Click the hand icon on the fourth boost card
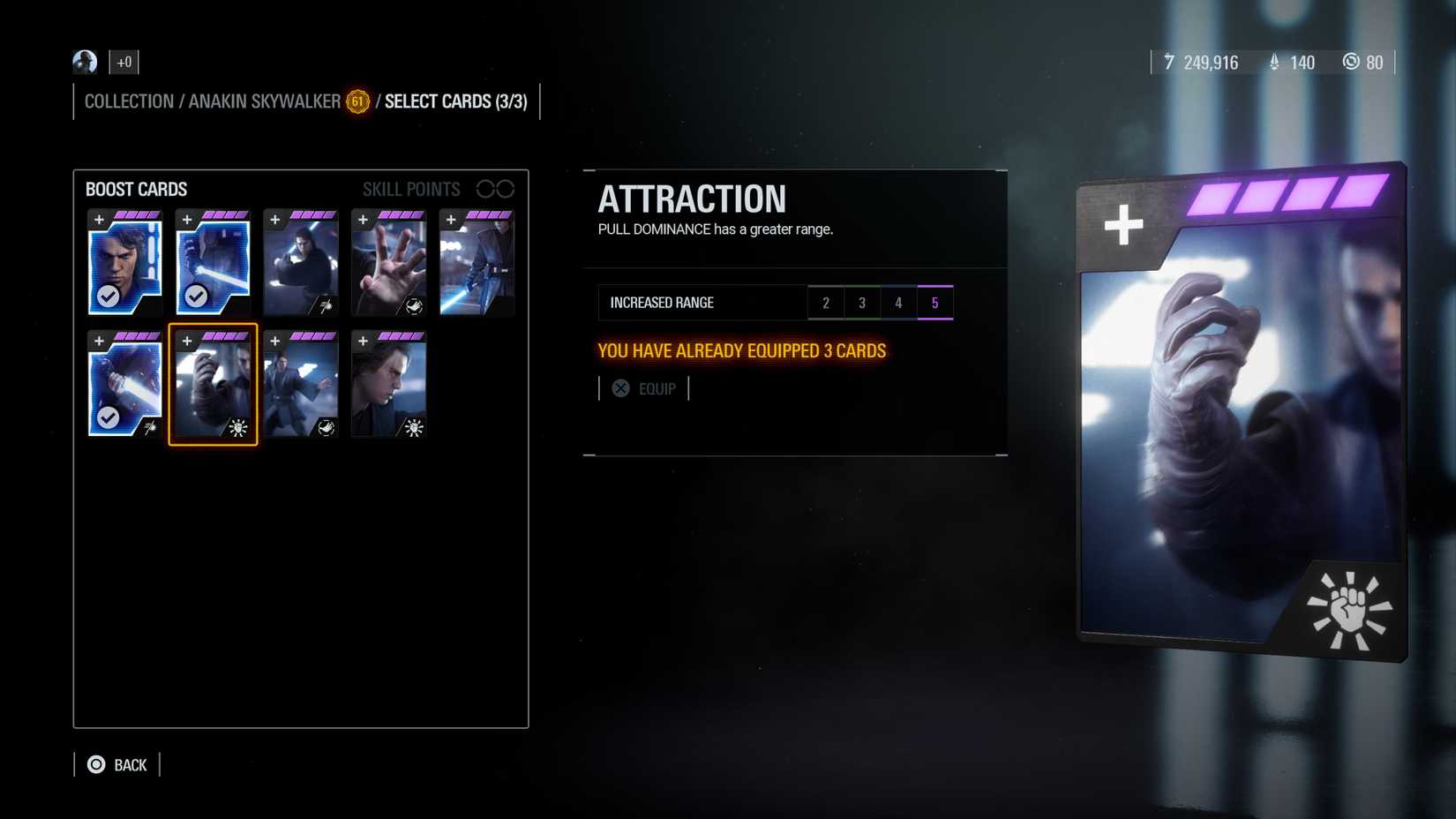The width and height of the screenshot is (1456, 819). [413, 305]
